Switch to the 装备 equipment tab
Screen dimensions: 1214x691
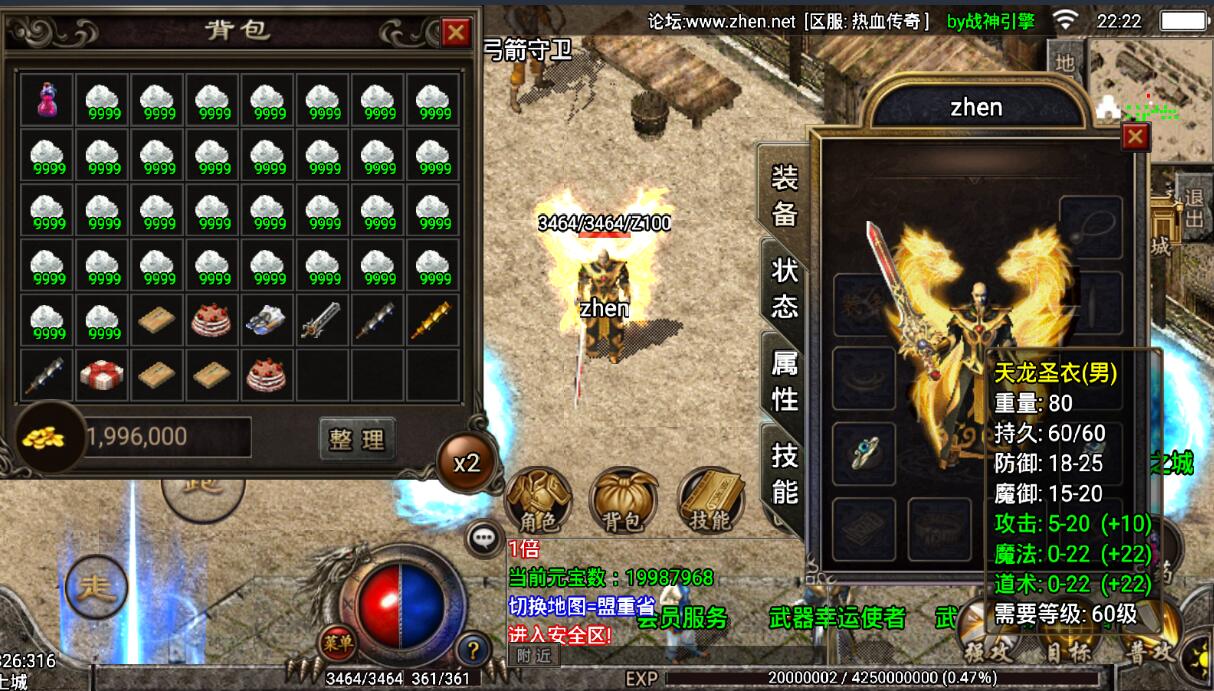pyautogui.click(x=785, y=194)
